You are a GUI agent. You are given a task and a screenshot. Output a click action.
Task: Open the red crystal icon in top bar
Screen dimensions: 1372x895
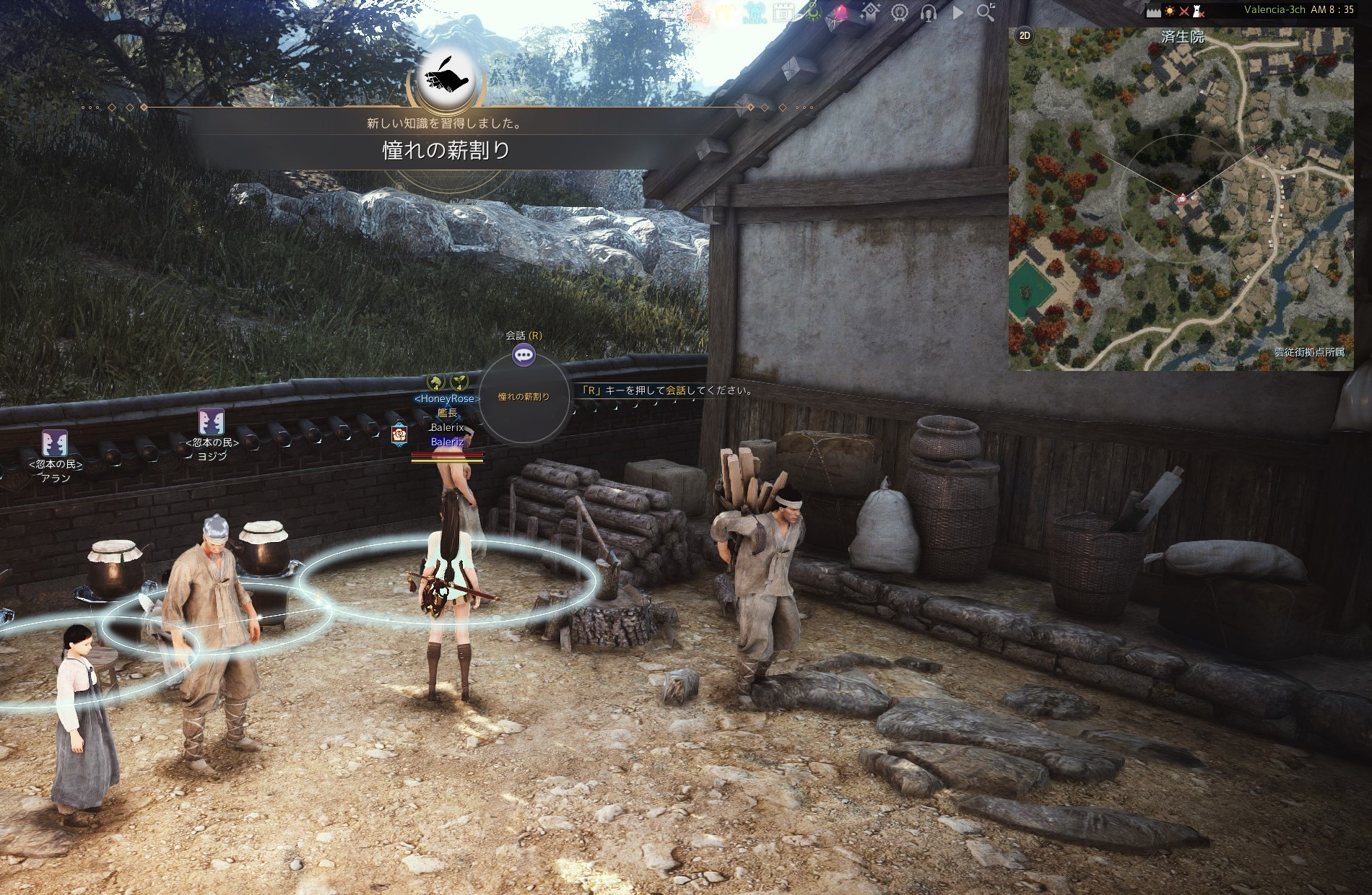click(x=841, y=12)
